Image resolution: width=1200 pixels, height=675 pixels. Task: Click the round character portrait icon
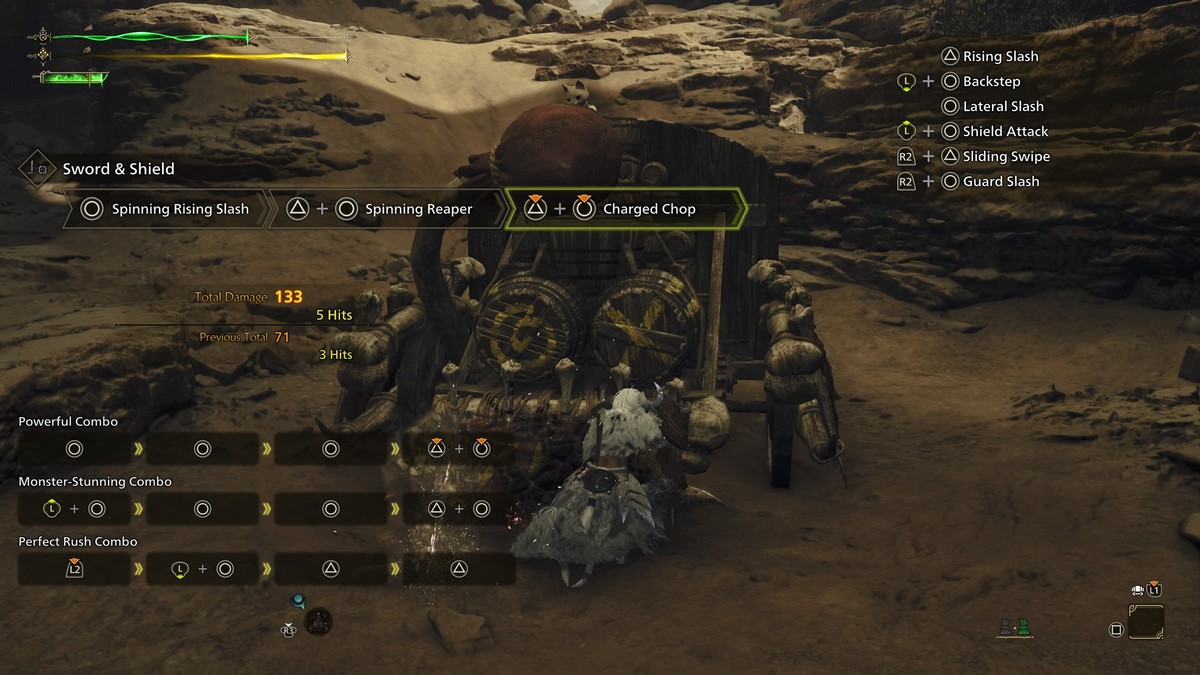318,622
